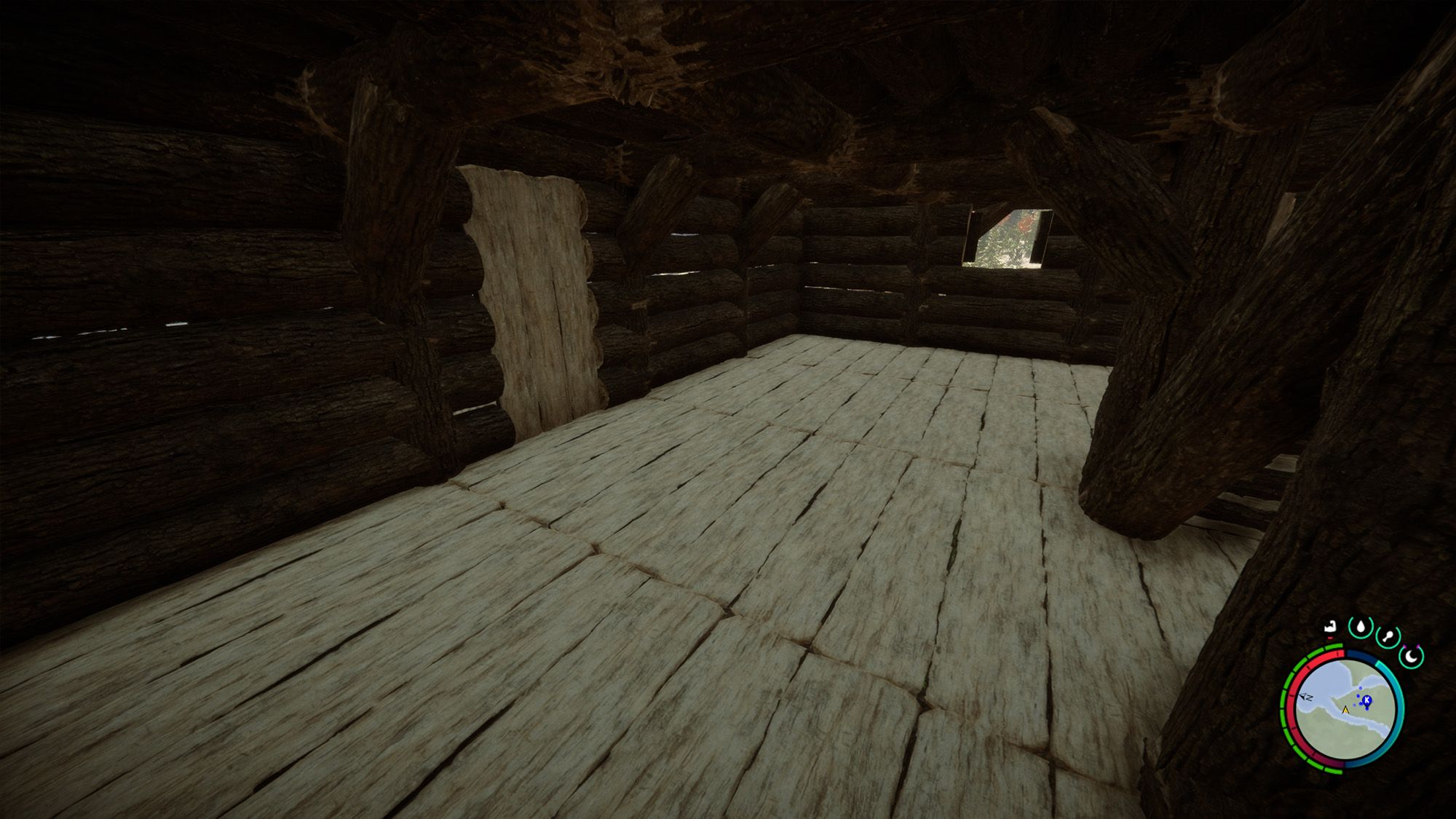1456x819 pixels.
Task: Select the hydration droplet status icon
Action: (1360, 628)
